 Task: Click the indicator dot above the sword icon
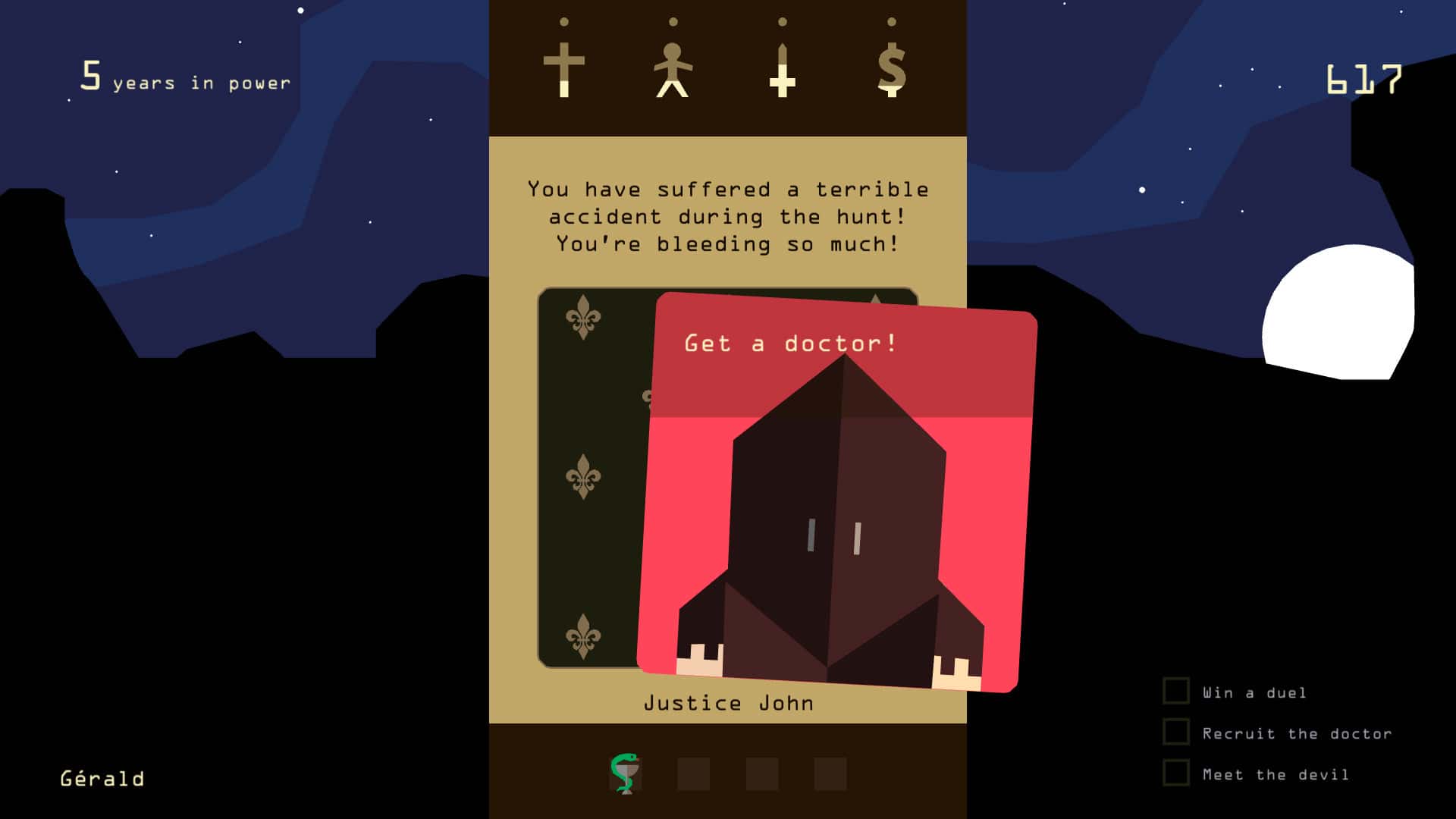click(780, 23)
